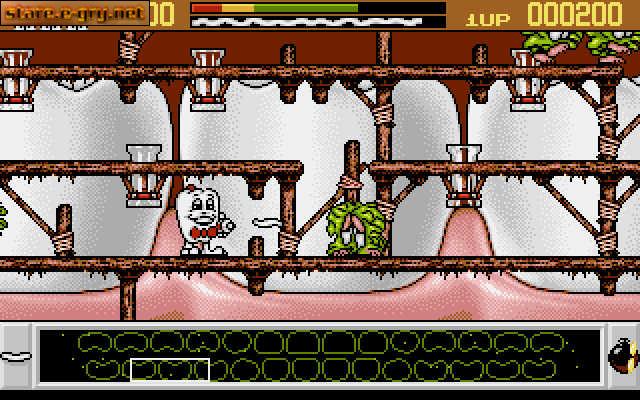The height and width of the screenshot is (400, 640).
Task: Select the highlighted white frame on the map
Action: coord(170,369)
